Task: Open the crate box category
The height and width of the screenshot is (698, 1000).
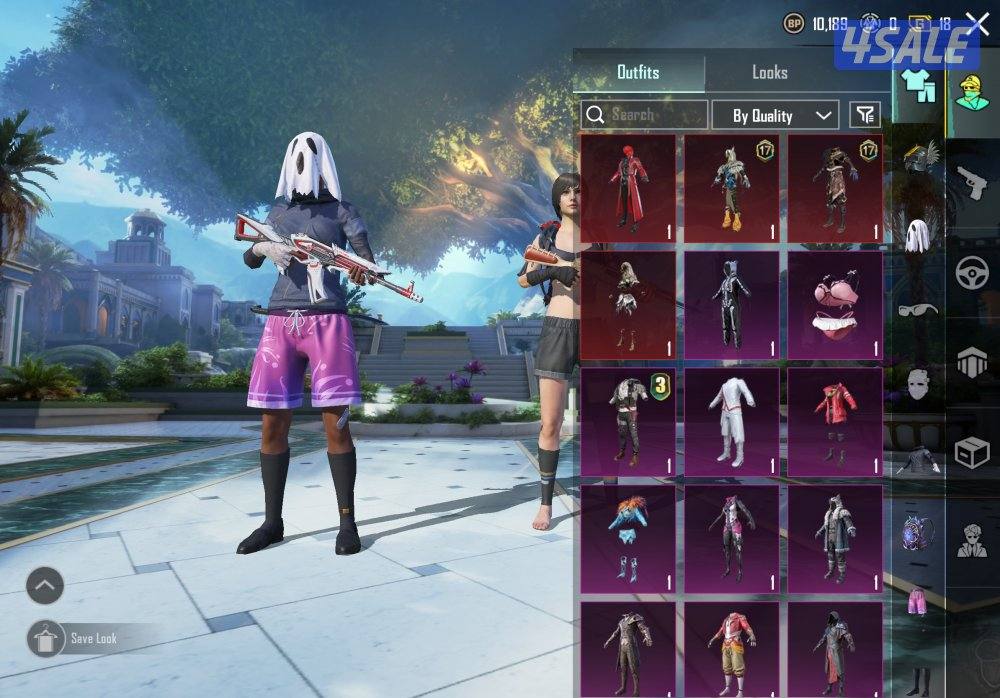Action: click(971, 453)
